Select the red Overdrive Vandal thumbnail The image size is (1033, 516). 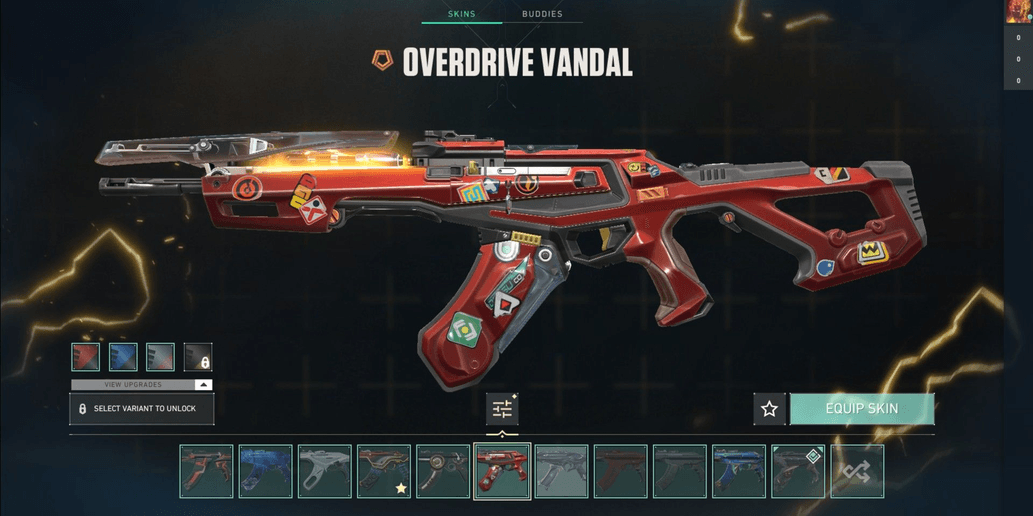tap(502, 471)
